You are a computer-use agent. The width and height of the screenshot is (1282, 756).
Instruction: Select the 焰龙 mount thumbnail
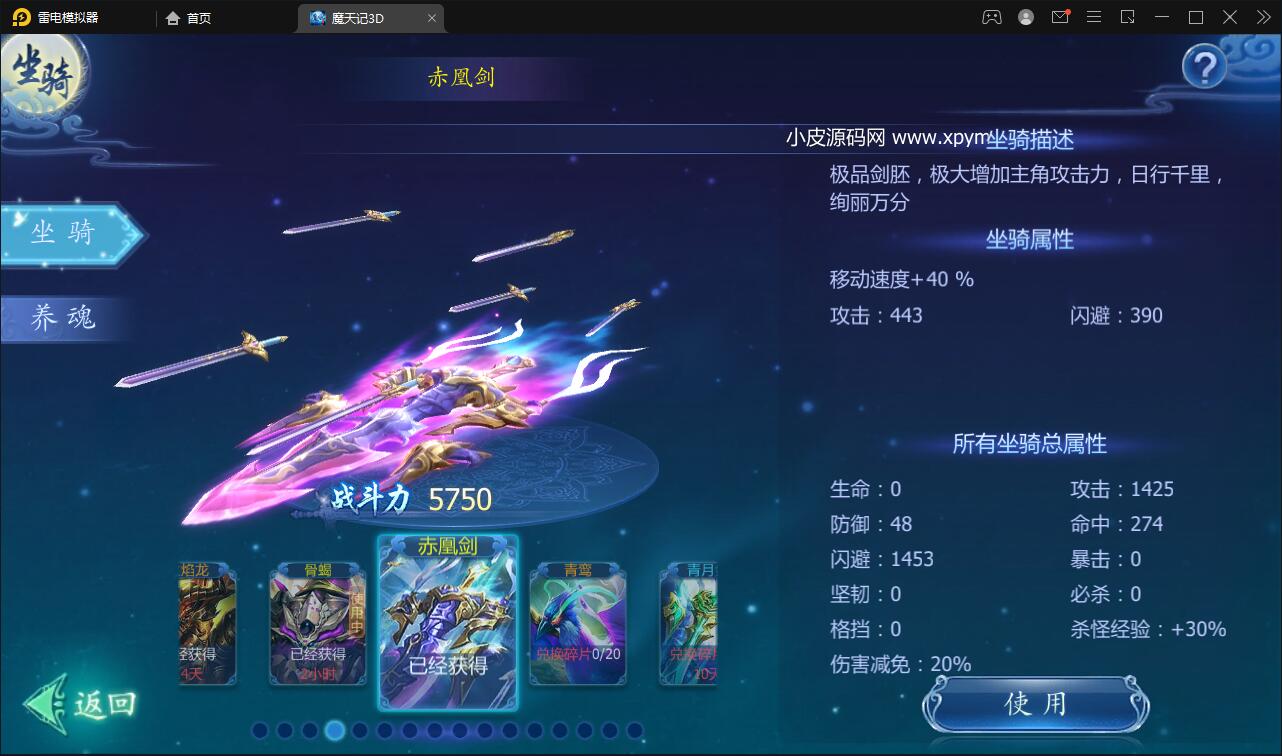click(205, 625)
